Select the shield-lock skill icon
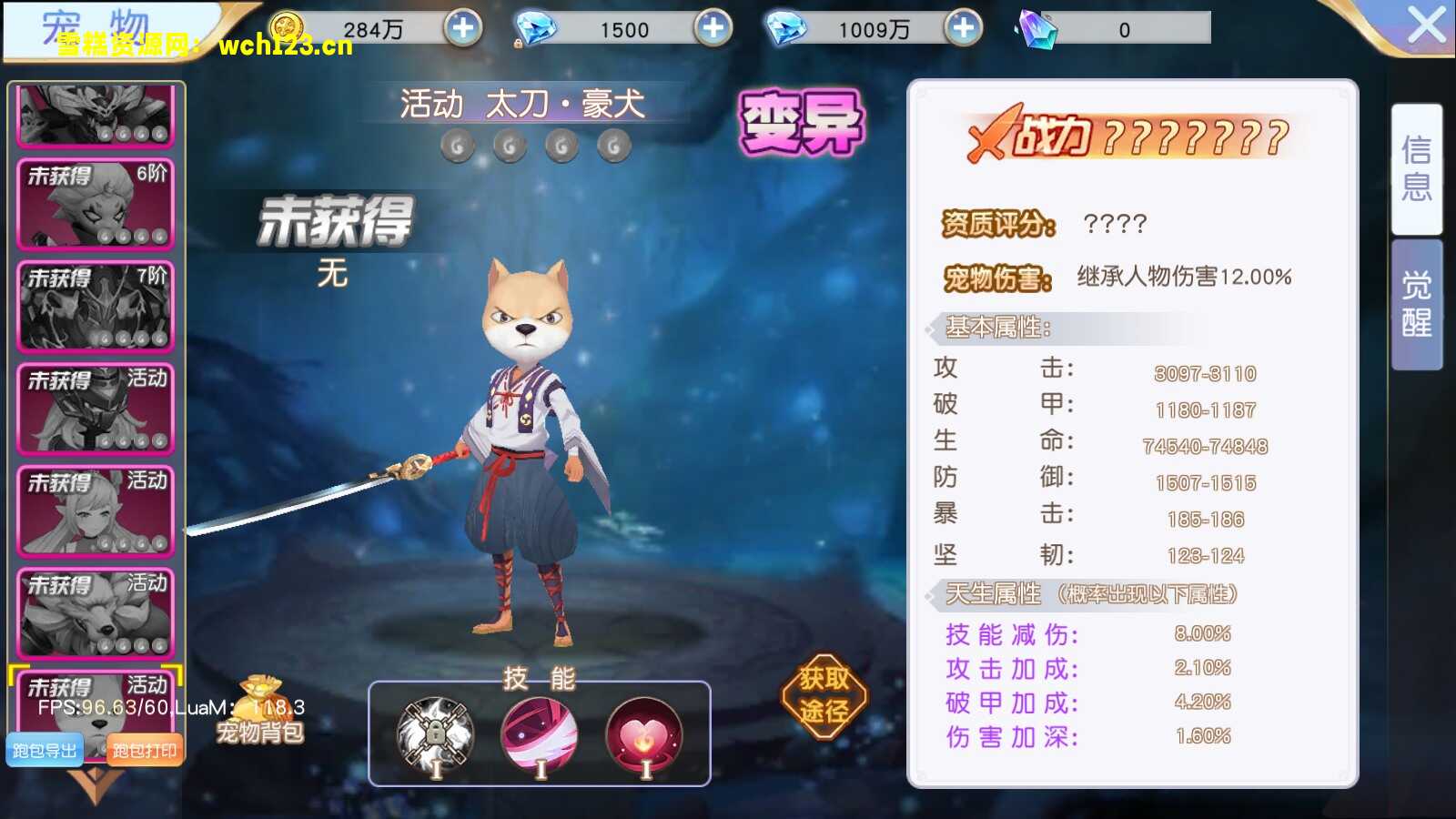 (432, 733)
